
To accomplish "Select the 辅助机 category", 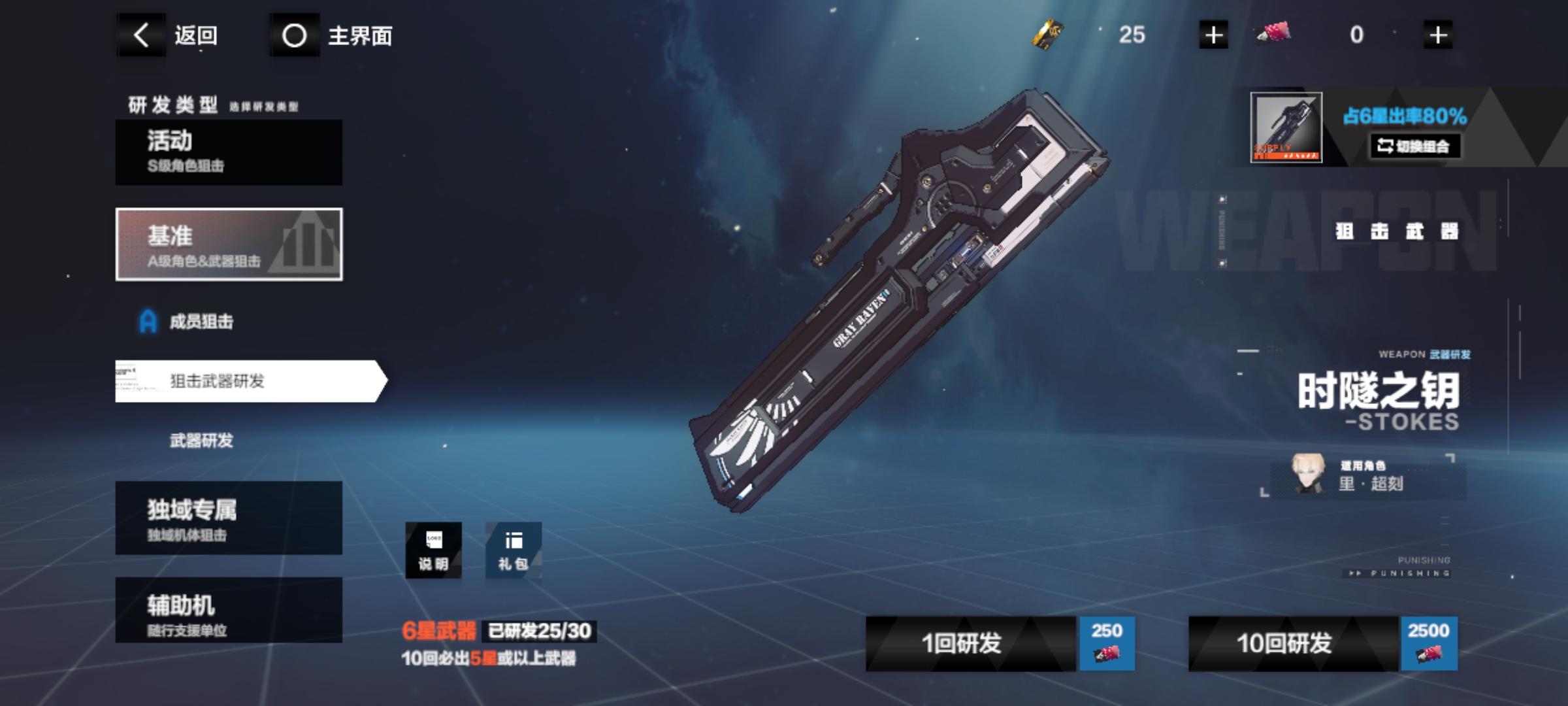I will (229, 611).
